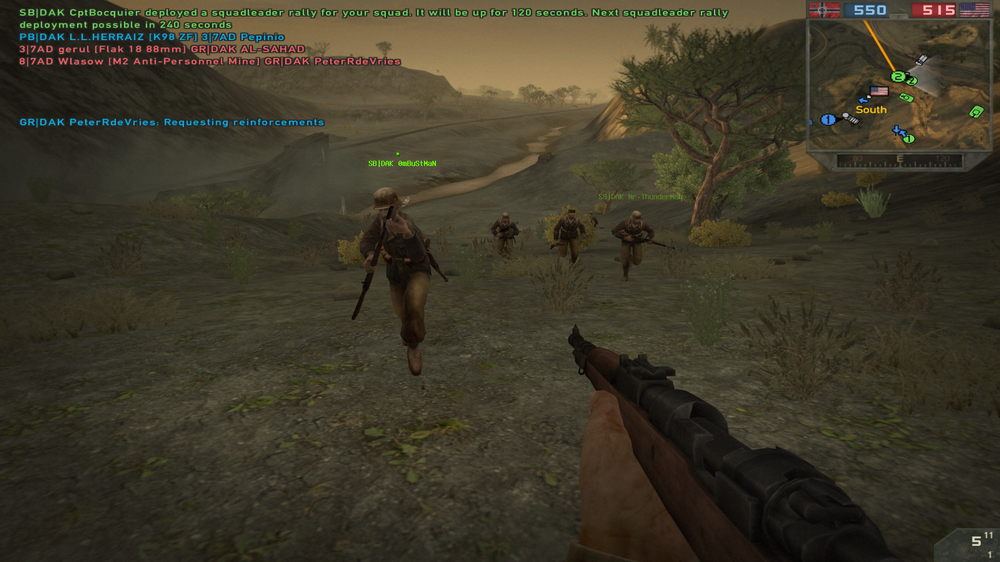Click the American team flag icon
Viewport: 1000px width, 562px height.
point(975,10)
